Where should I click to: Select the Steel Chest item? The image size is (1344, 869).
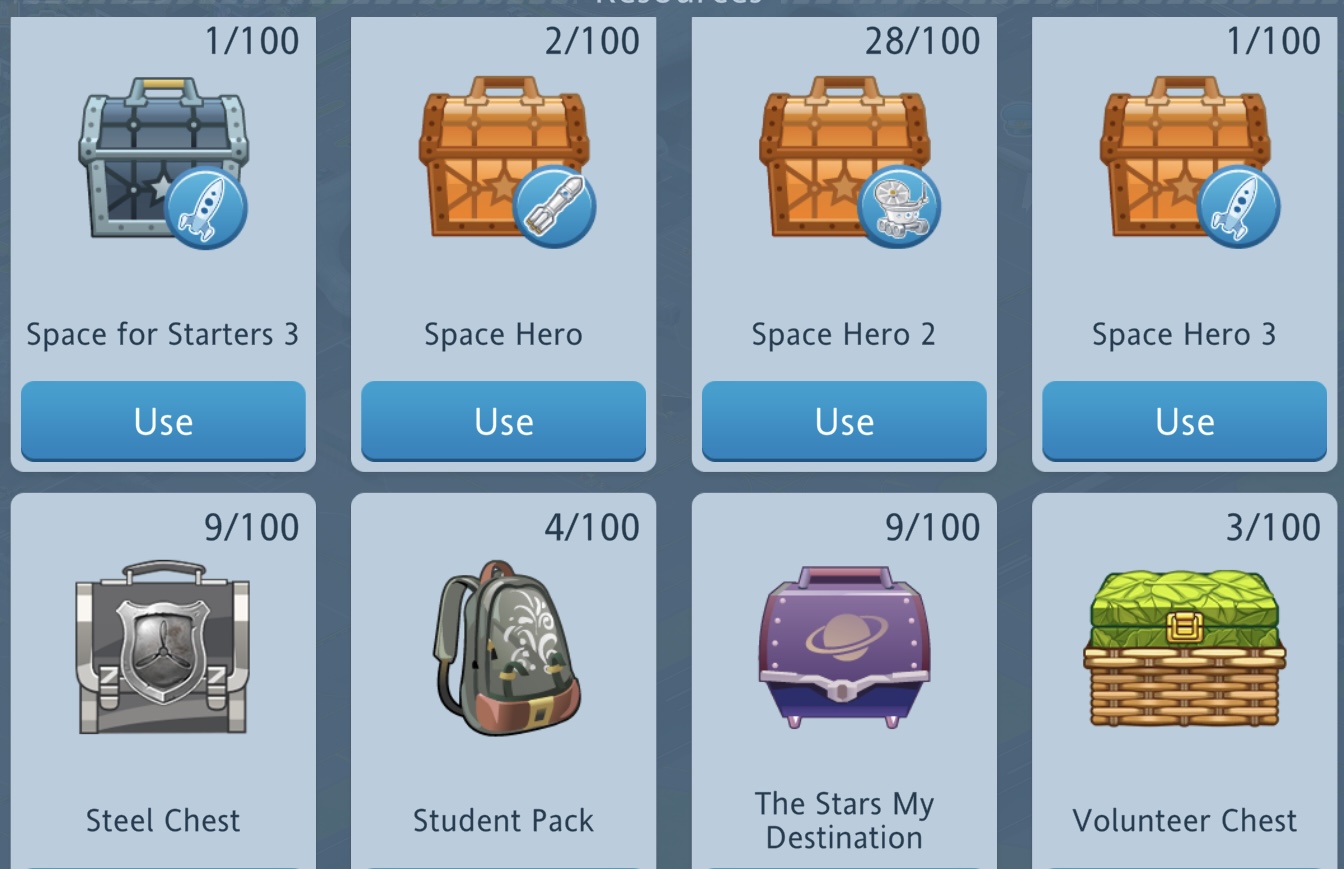point(163,647)
